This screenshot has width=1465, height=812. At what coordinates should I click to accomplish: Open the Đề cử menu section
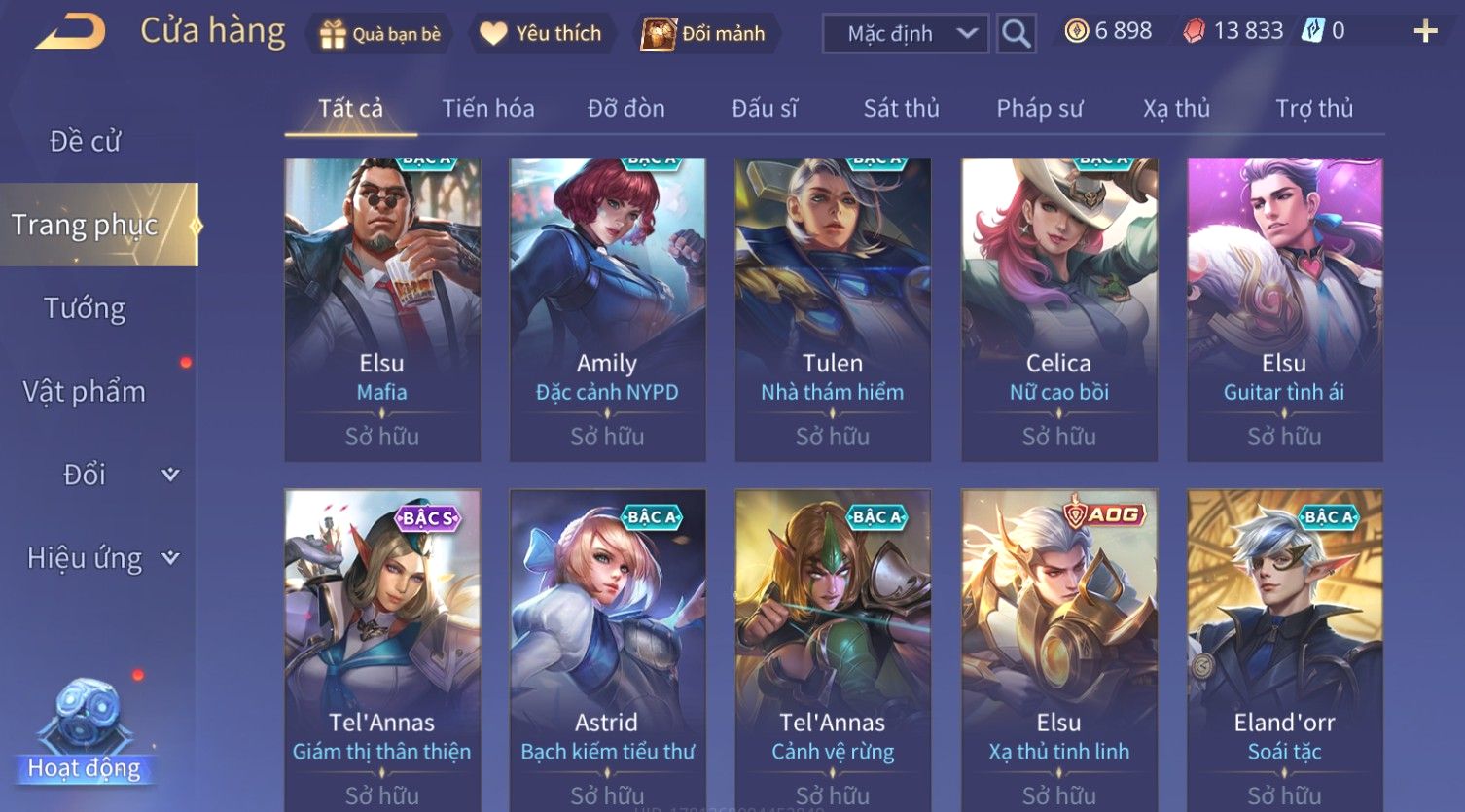(86, 142)
